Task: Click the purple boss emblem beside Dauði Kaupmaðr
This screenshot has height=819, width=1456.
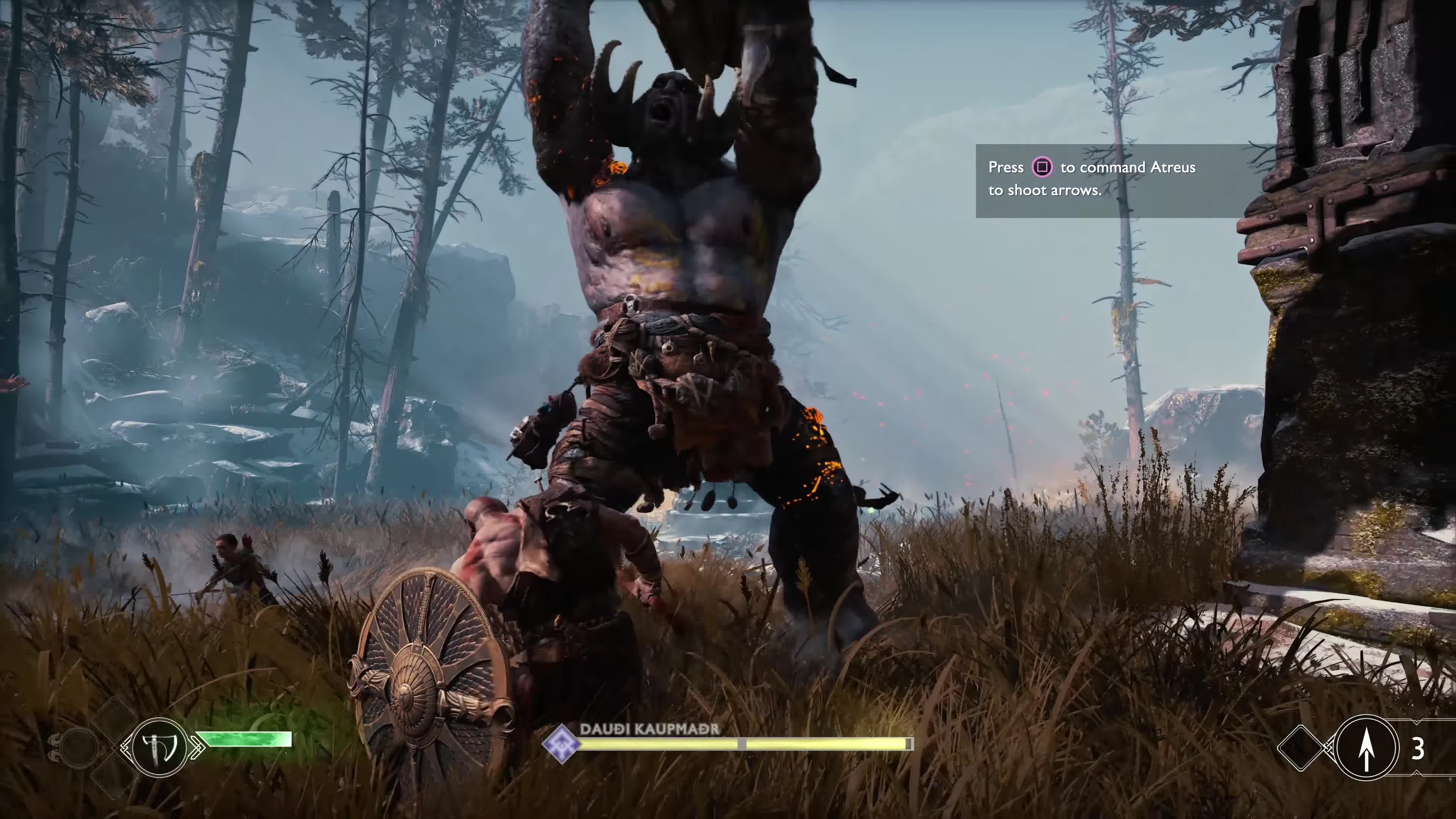Action: pyautogui.click(x=561, y=743)
